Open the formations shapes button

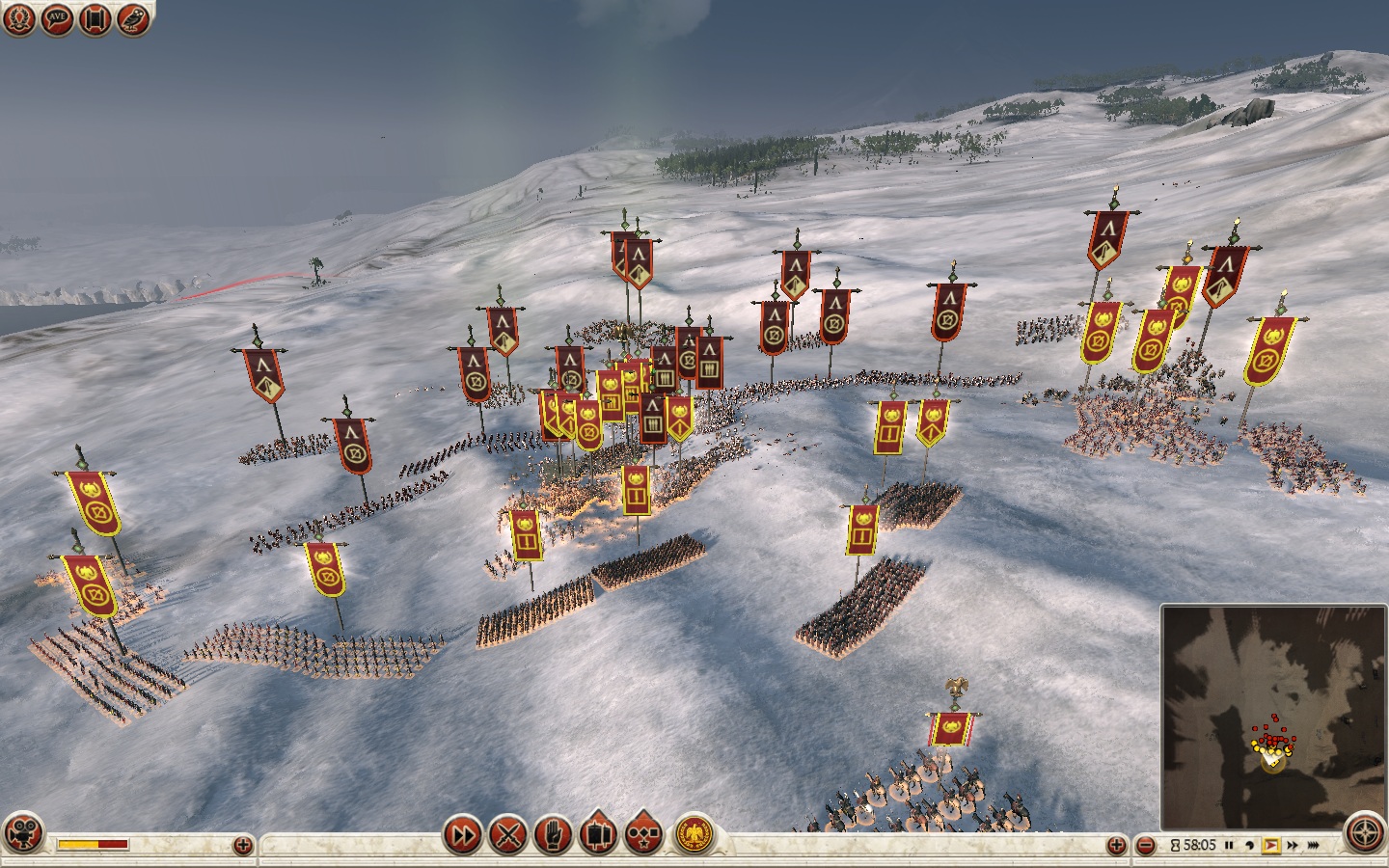[642, 834]
